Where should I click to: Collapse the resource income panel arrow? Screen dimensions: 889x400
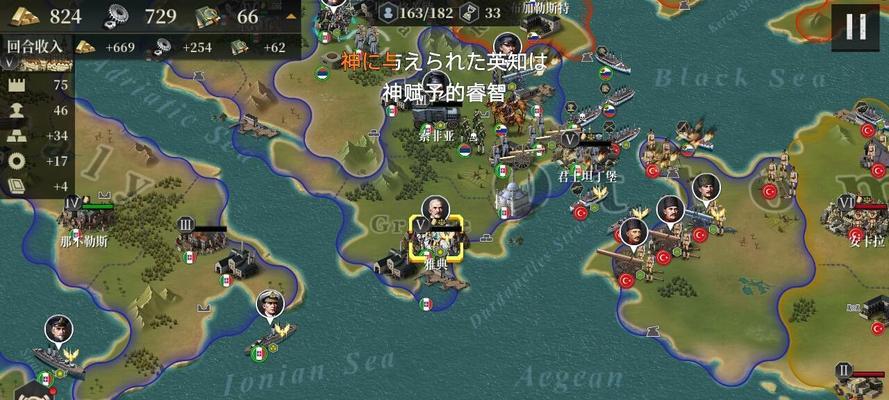coord(290,16)
